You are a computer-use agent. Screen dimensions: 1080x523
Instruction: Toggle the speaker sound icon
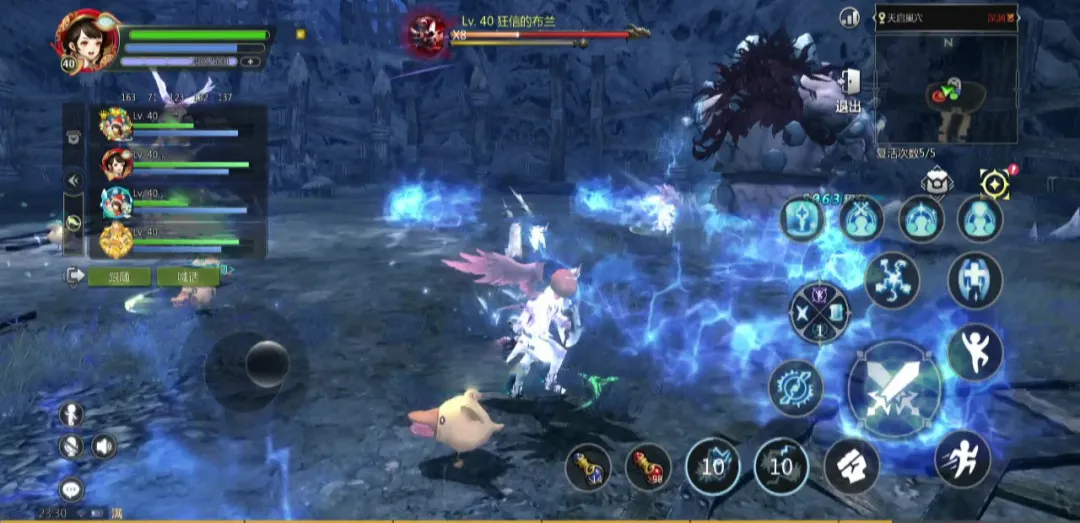(x=104, y=446)
